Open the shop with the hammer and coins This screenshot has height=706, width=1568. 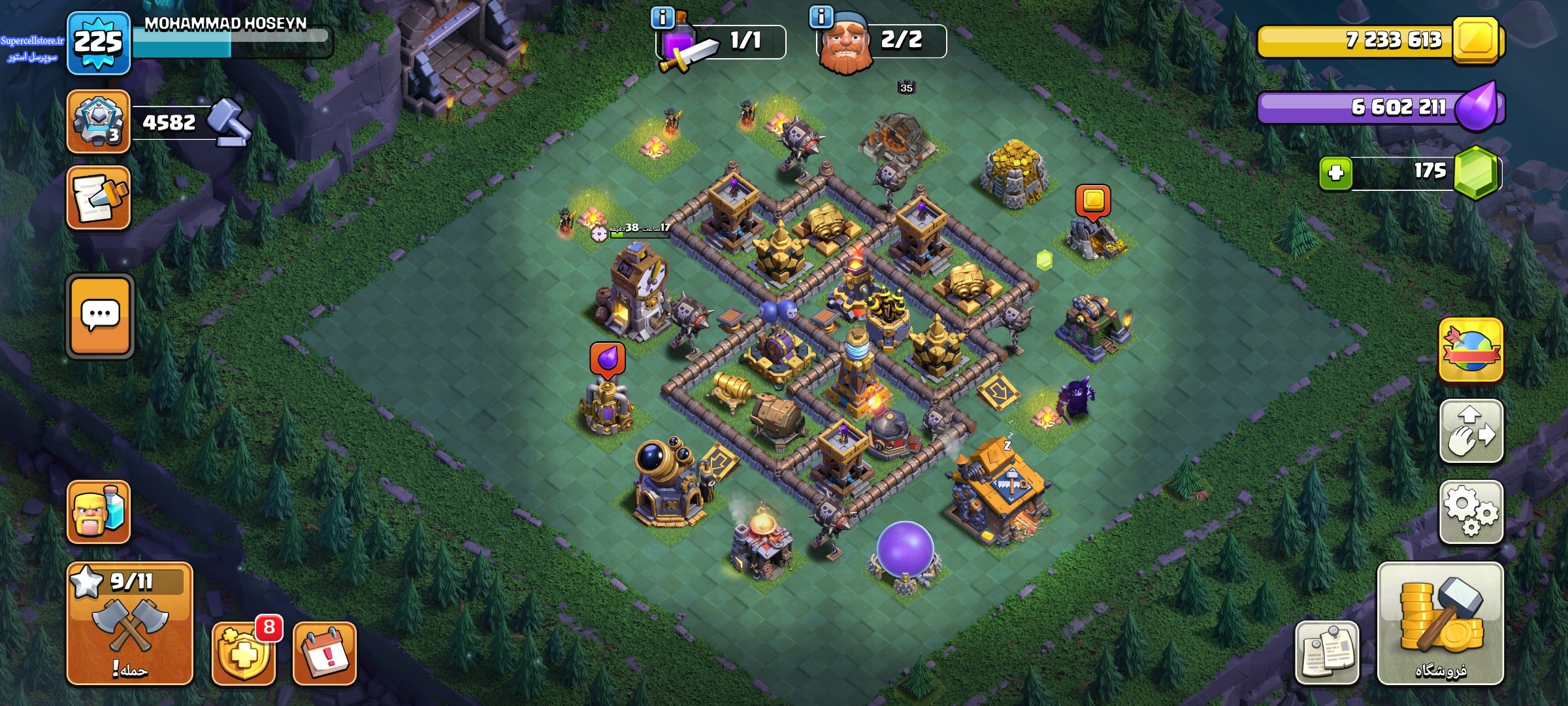click(x=1440, y=623)
